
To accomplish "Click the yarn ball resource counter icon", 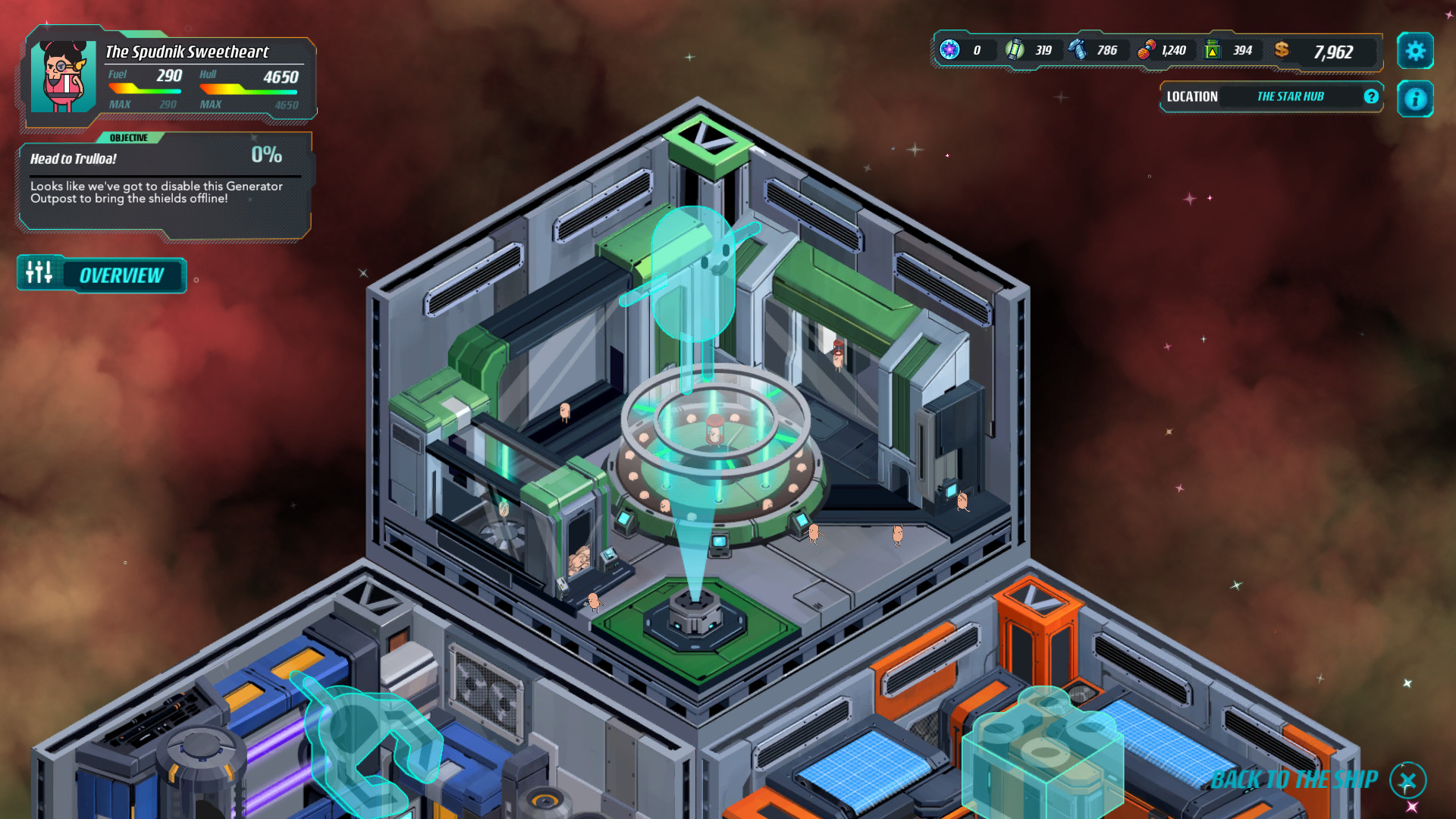I will (x=1145, y=50).
